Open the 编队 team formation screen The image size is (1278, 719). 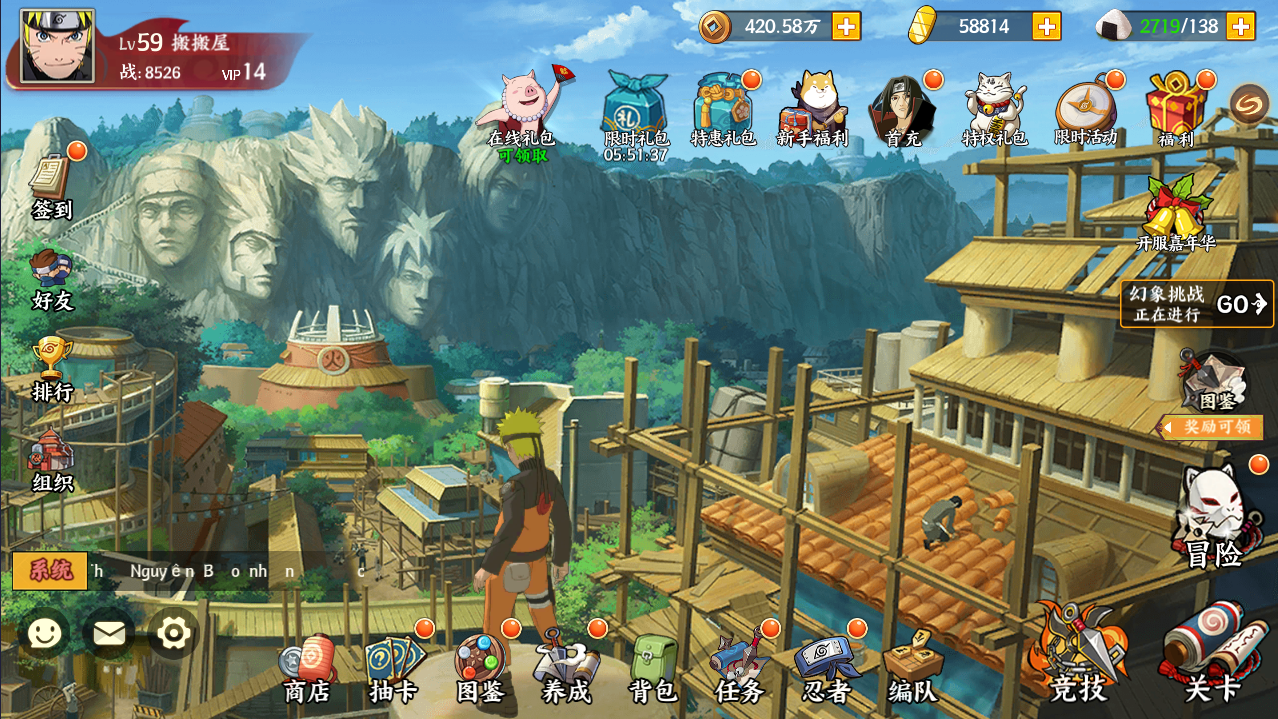913,668
